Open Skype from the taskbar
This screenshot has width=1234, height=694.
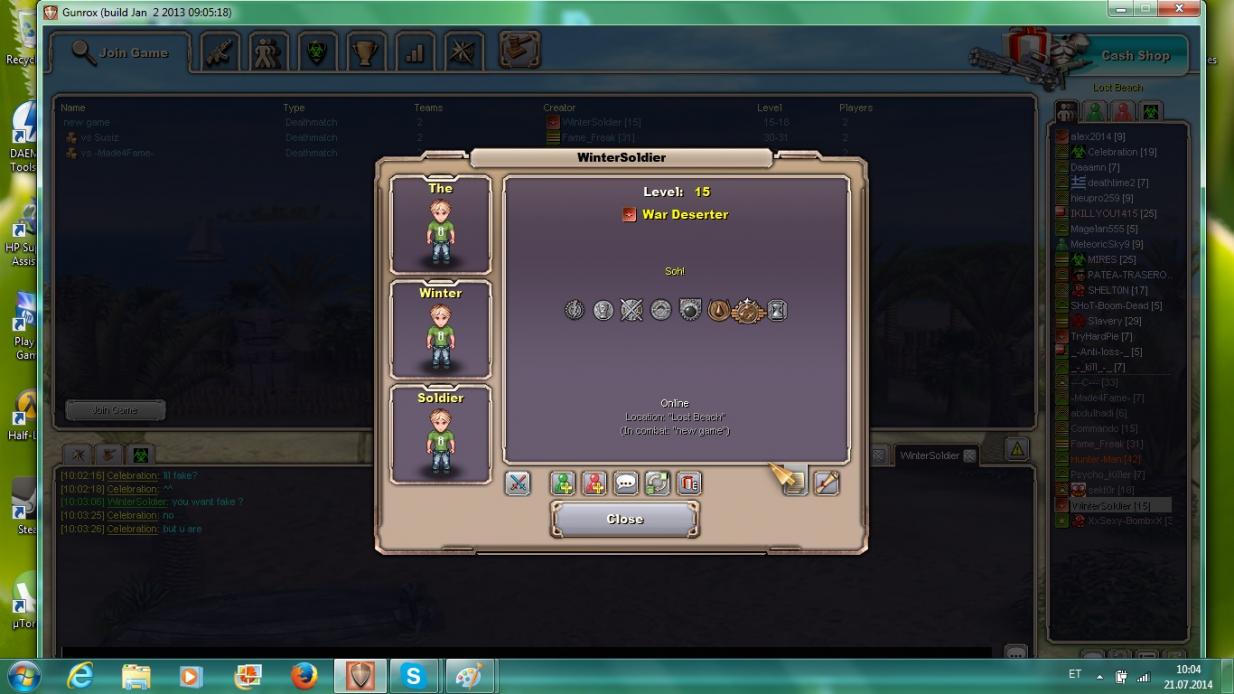[x=413, y=676]
